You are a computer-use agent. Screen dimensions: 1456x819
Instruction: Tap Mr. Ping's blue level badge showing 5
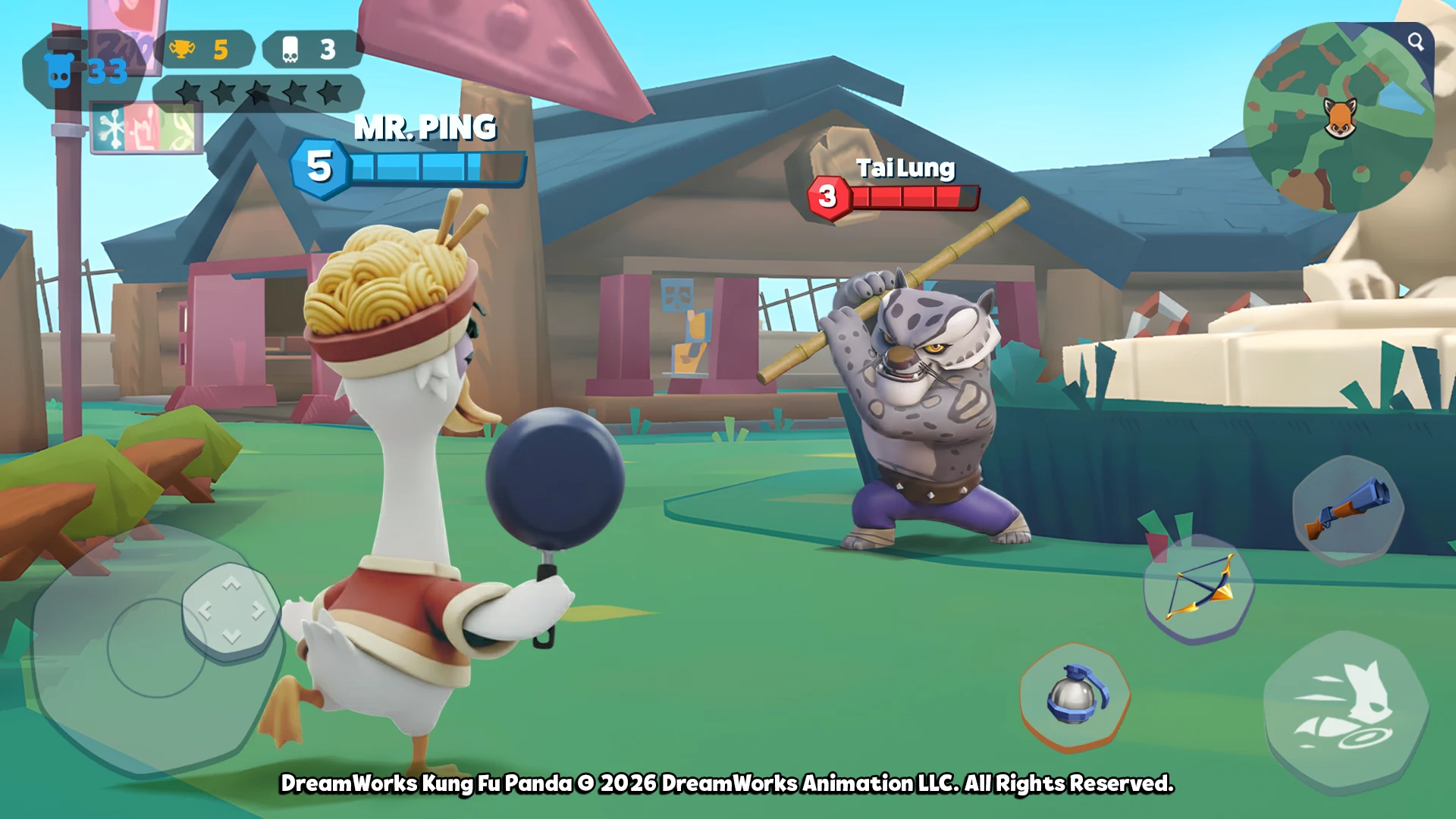coord(318,165)
